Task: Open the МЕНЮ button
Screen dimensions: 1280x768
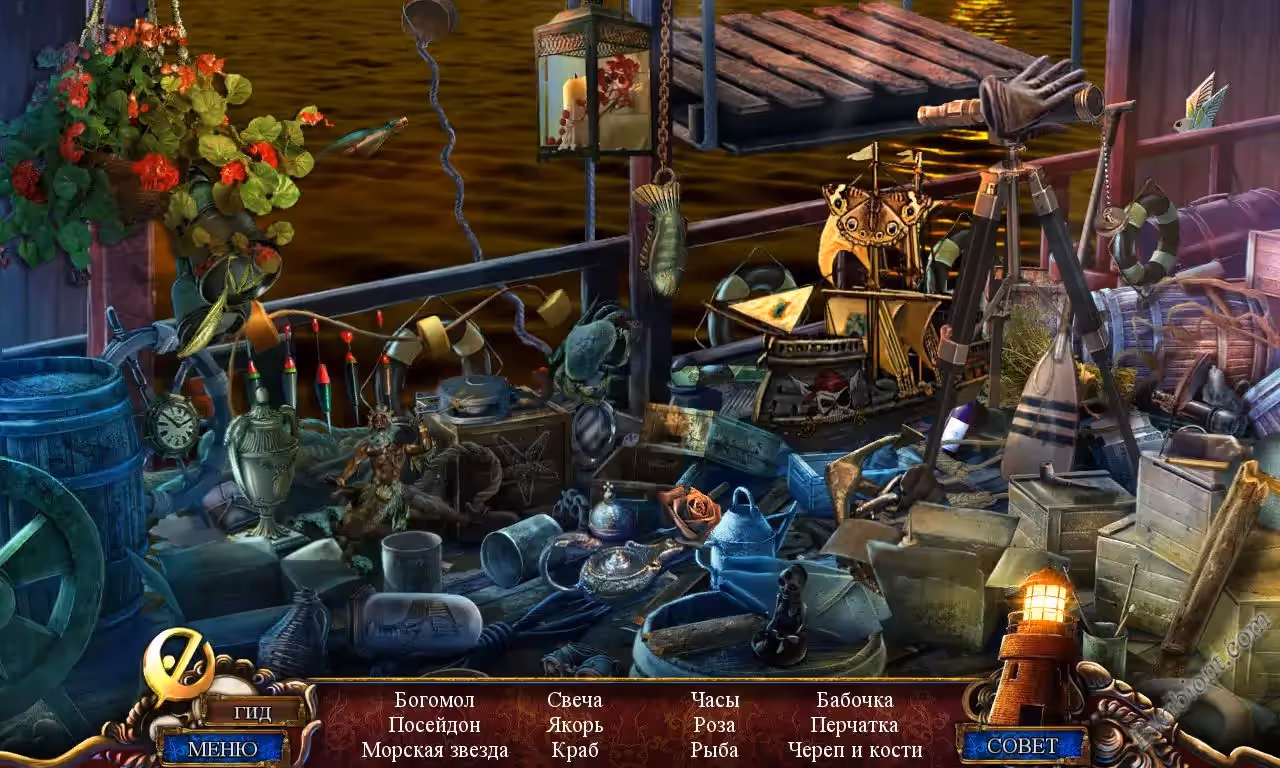Action: tap(222, 748)
